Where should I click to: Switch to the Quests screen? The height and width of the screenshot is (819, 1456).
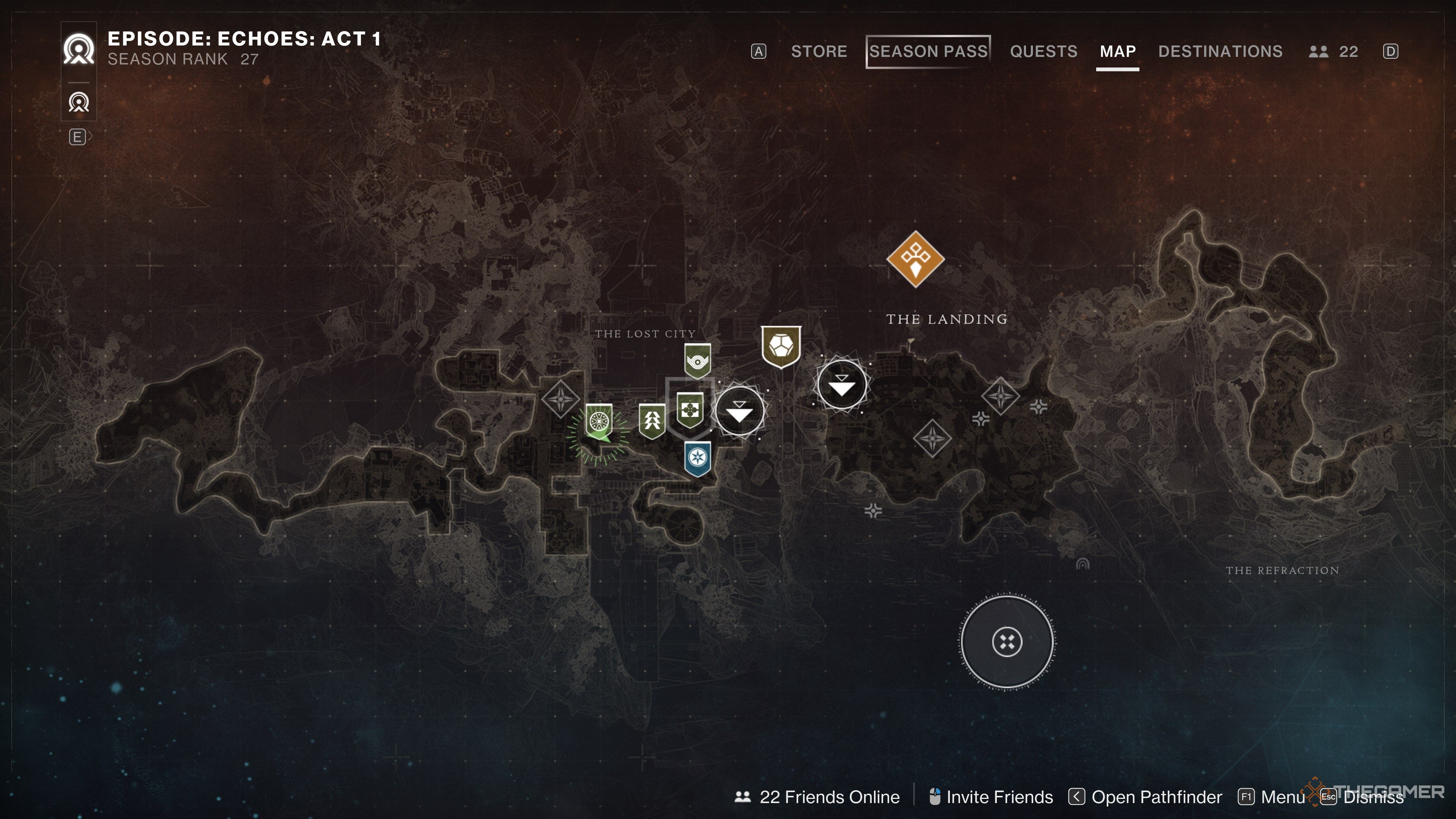click(1043, 52)
